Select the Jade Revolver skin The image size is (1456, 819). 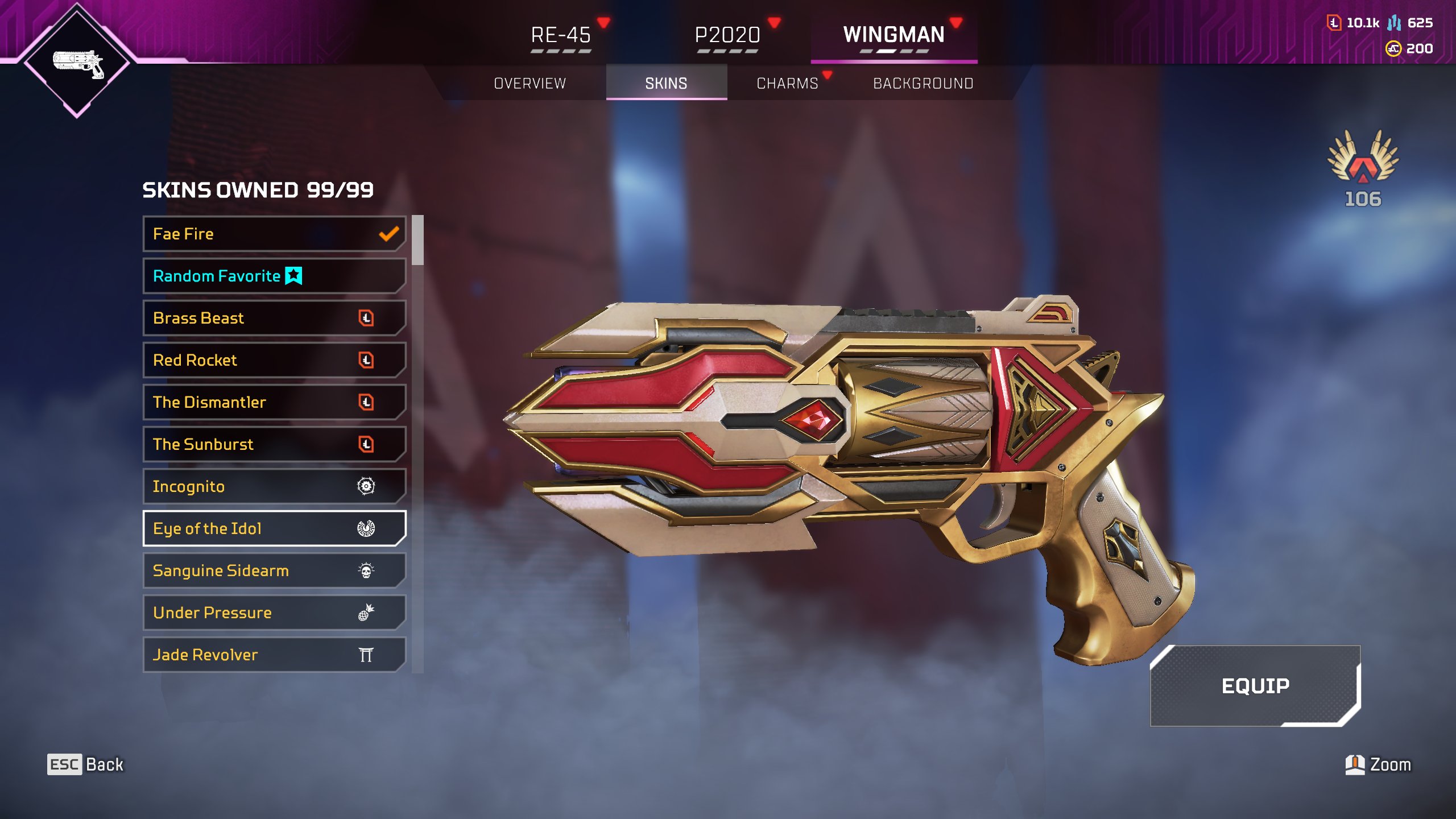[x=274, y=655]
